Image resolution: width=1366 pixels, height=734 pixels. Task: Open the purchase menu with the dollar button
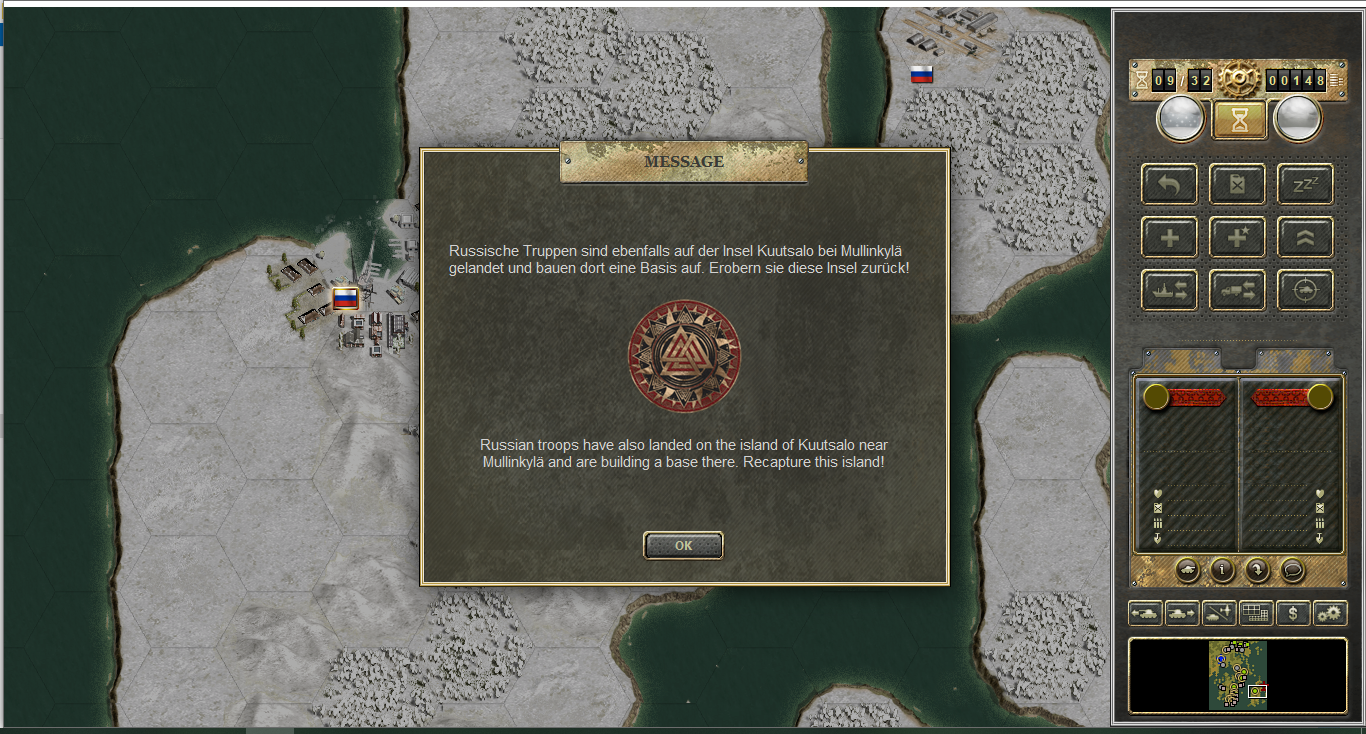[1293, 612]
